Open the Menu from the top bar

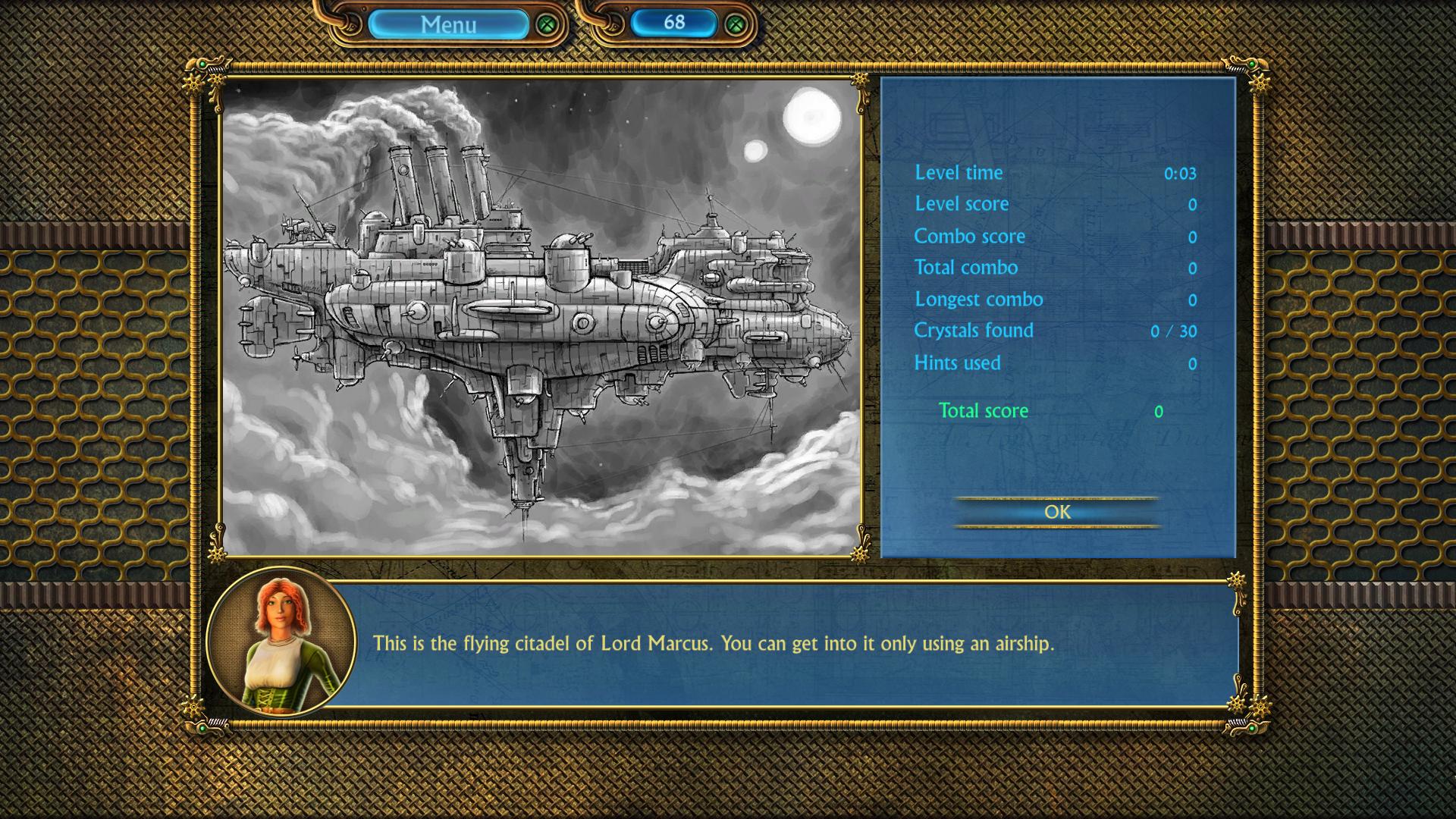(447, 23)
